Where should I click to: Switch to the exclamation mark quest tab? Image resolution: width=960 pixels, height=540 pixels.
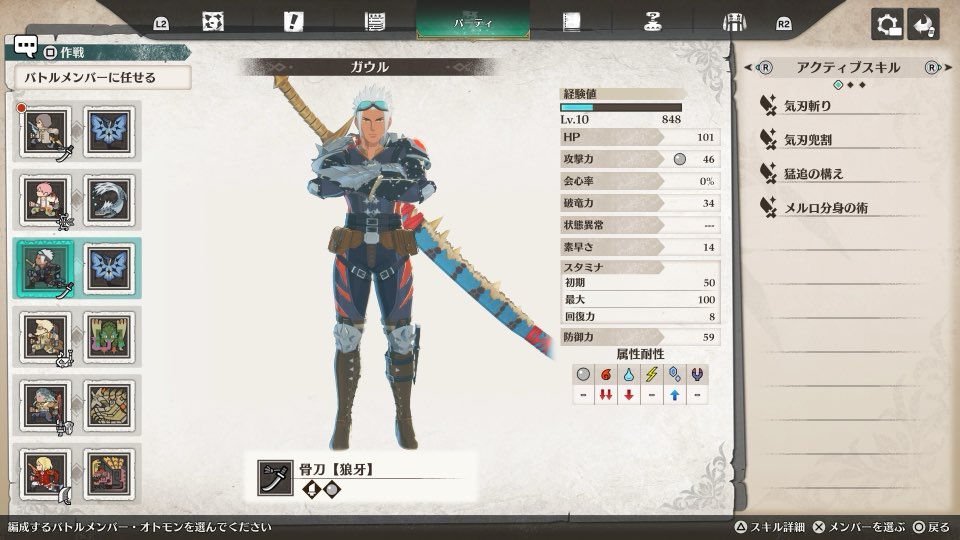pos(293,22)
